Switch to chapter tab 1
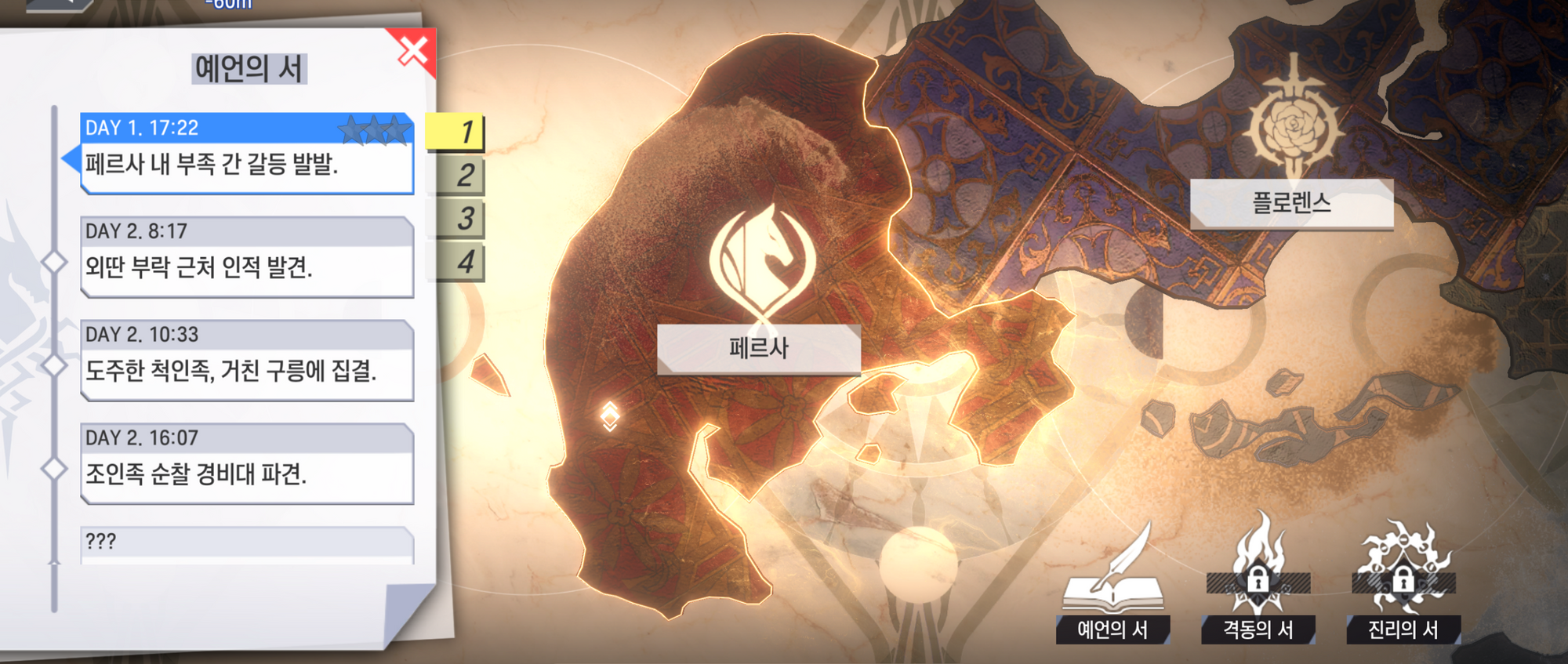 pos(456,132)
